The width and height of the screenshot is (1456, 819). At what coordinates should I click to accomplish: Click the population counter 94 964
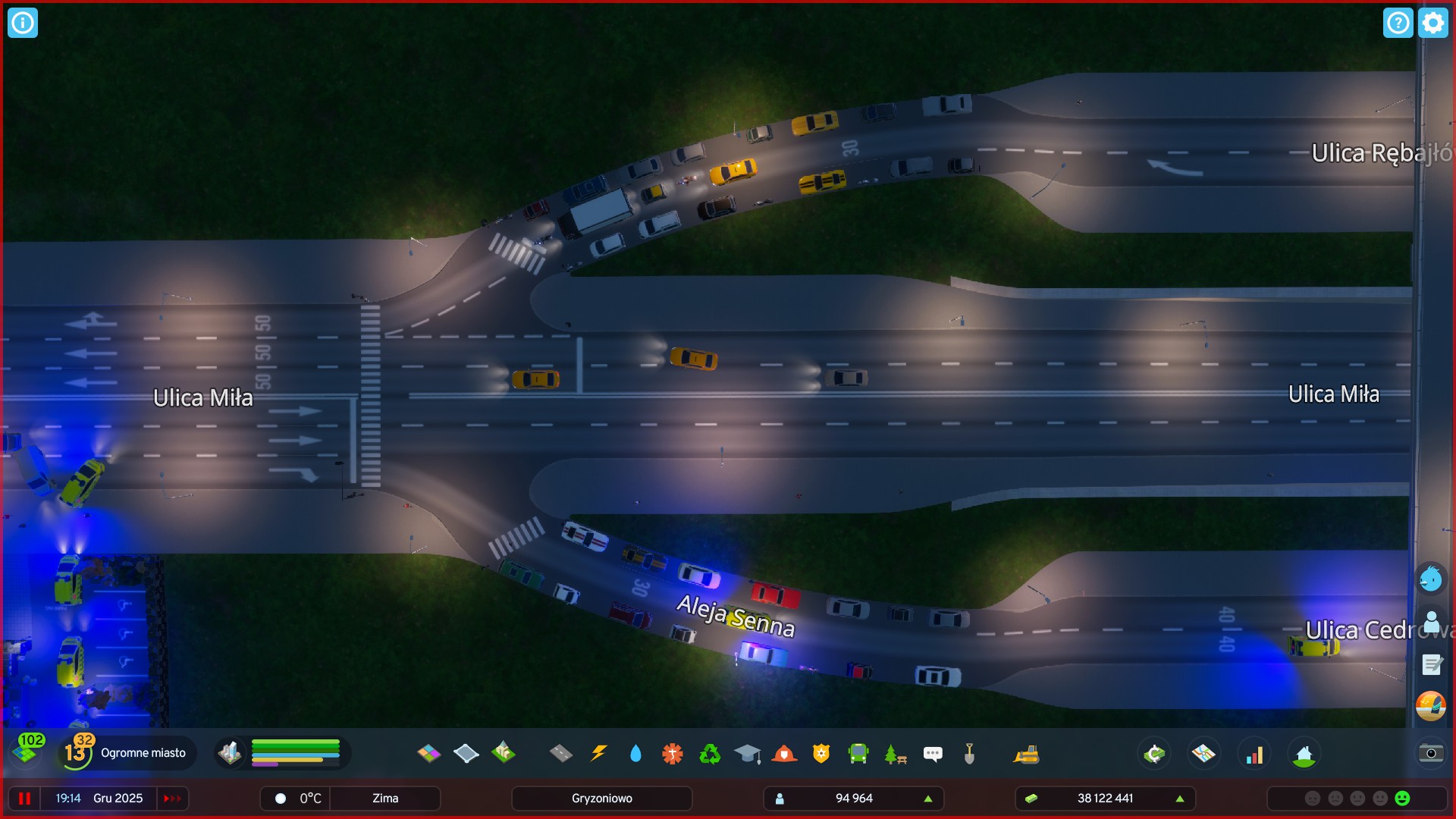pos(855,798)
